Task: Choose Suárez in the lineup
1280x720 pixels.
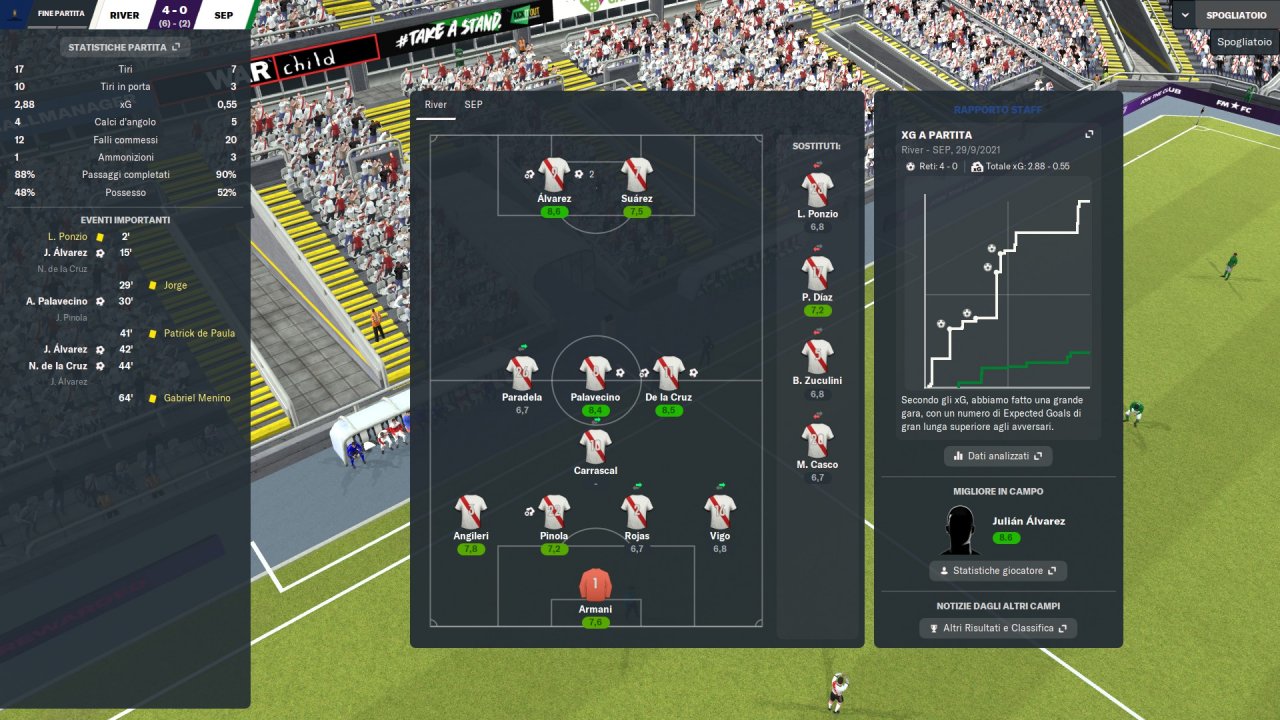Action: 636,175
